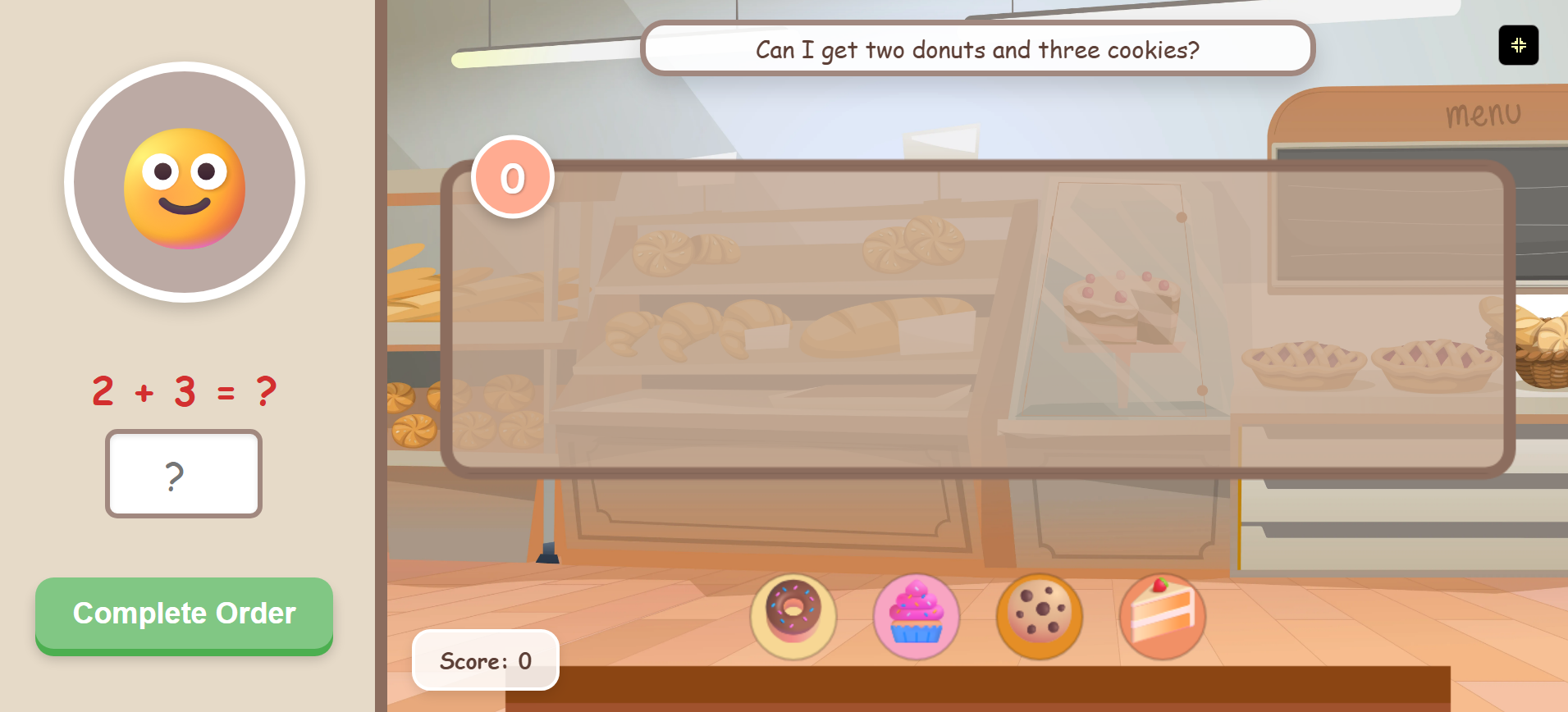Open the customer's speech bubble request
Viewport: 1568px width, 712px height.
pyautogui.click(x=977, y=49)
